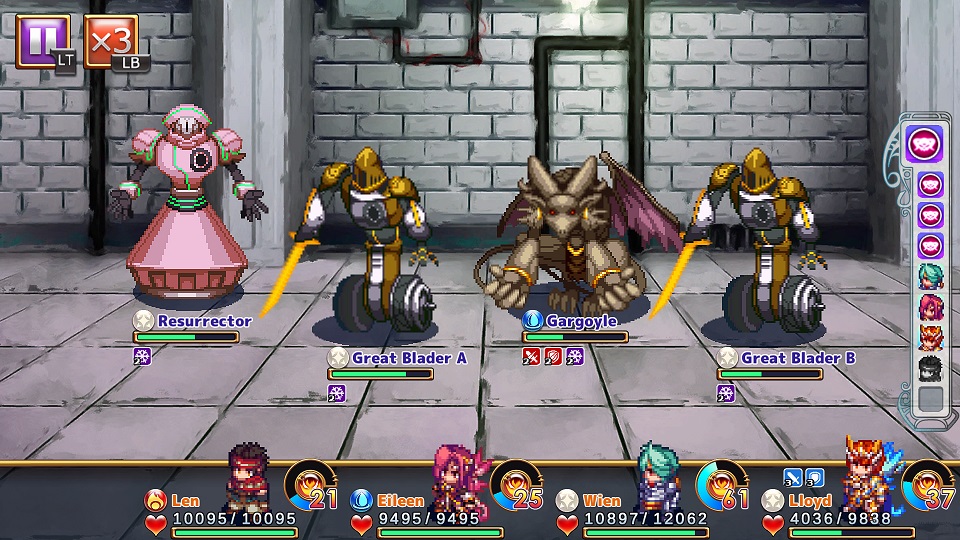
Task: Choose the Gargoyle name plate as target
Action: 580,321
